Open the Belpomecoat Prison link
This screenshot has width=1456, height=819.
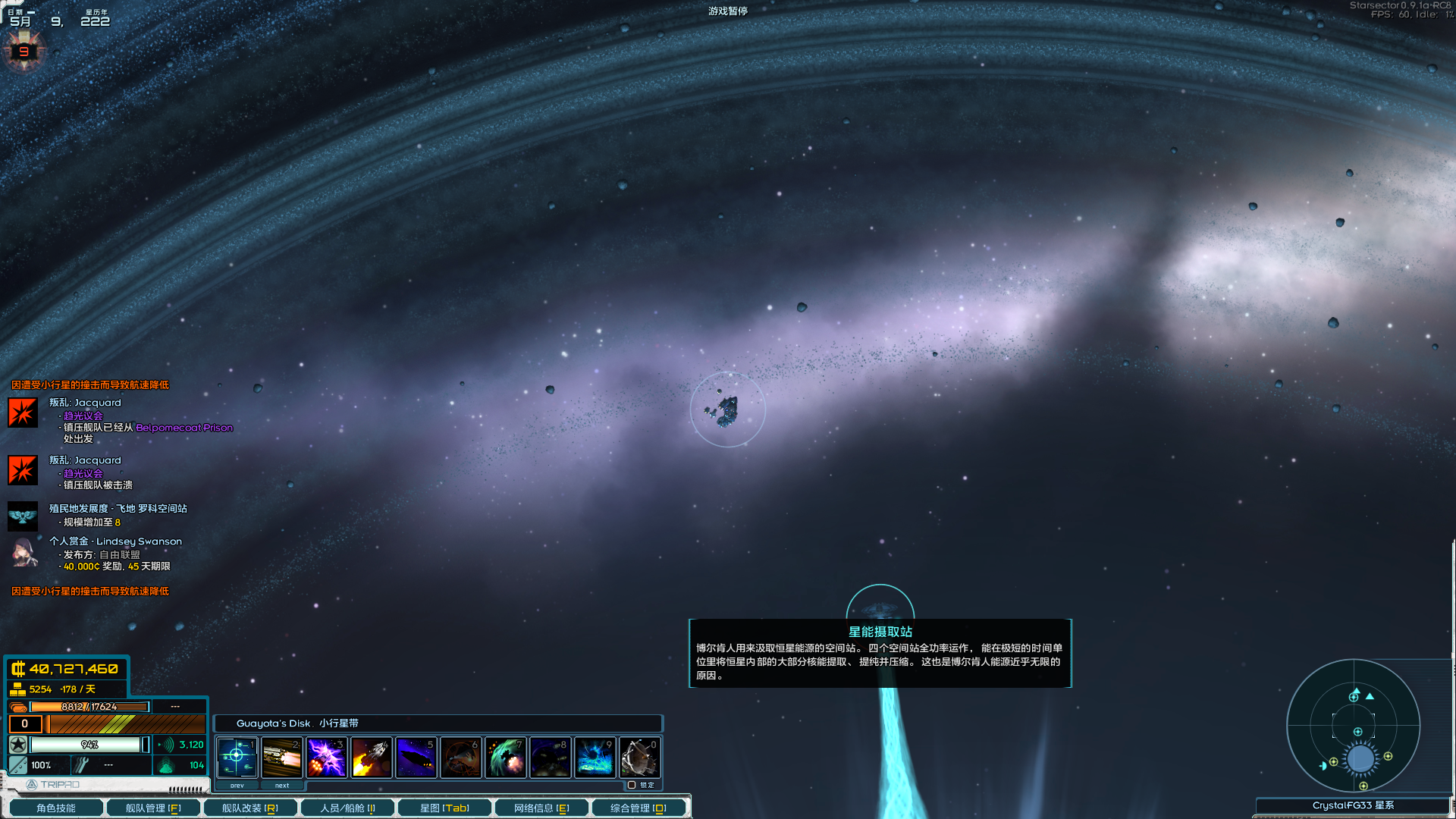[x=184, y=428]
